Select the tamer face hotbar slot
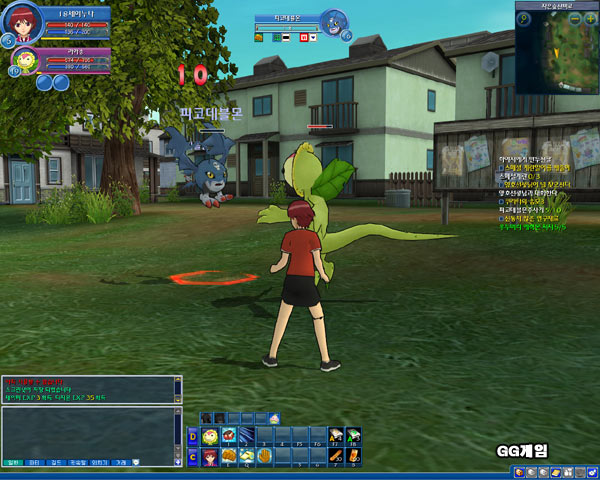600x480 pixels. [210, 456]
